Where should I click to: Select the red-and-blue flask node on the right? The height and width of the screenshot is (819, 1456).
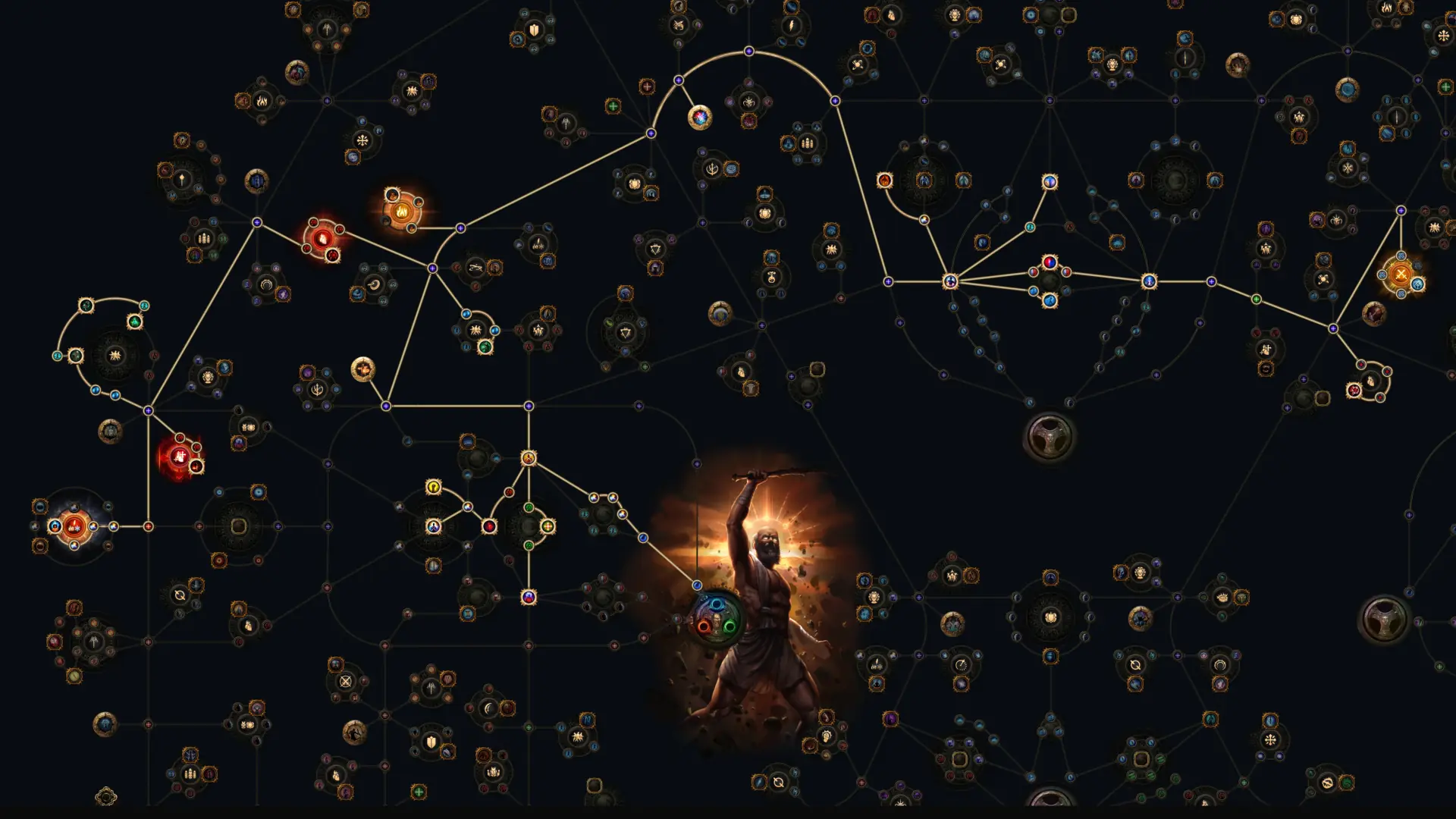coord(1050,262)
